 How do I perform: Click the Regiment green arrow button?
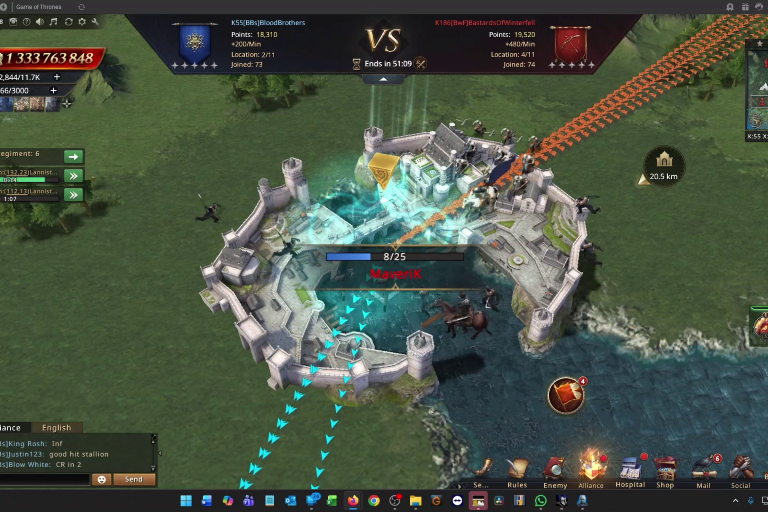click(72, 156)
